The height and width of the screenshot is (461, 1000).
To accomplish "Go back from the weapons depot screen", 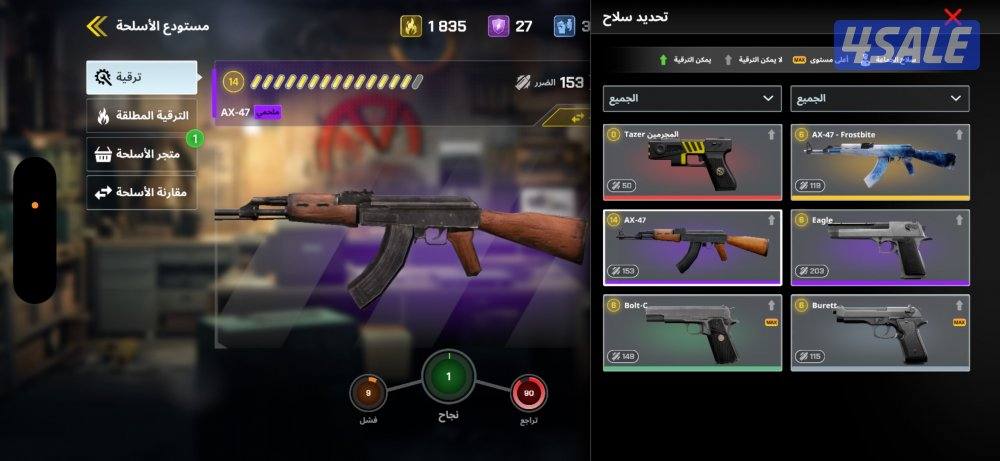I will (97, 25).
